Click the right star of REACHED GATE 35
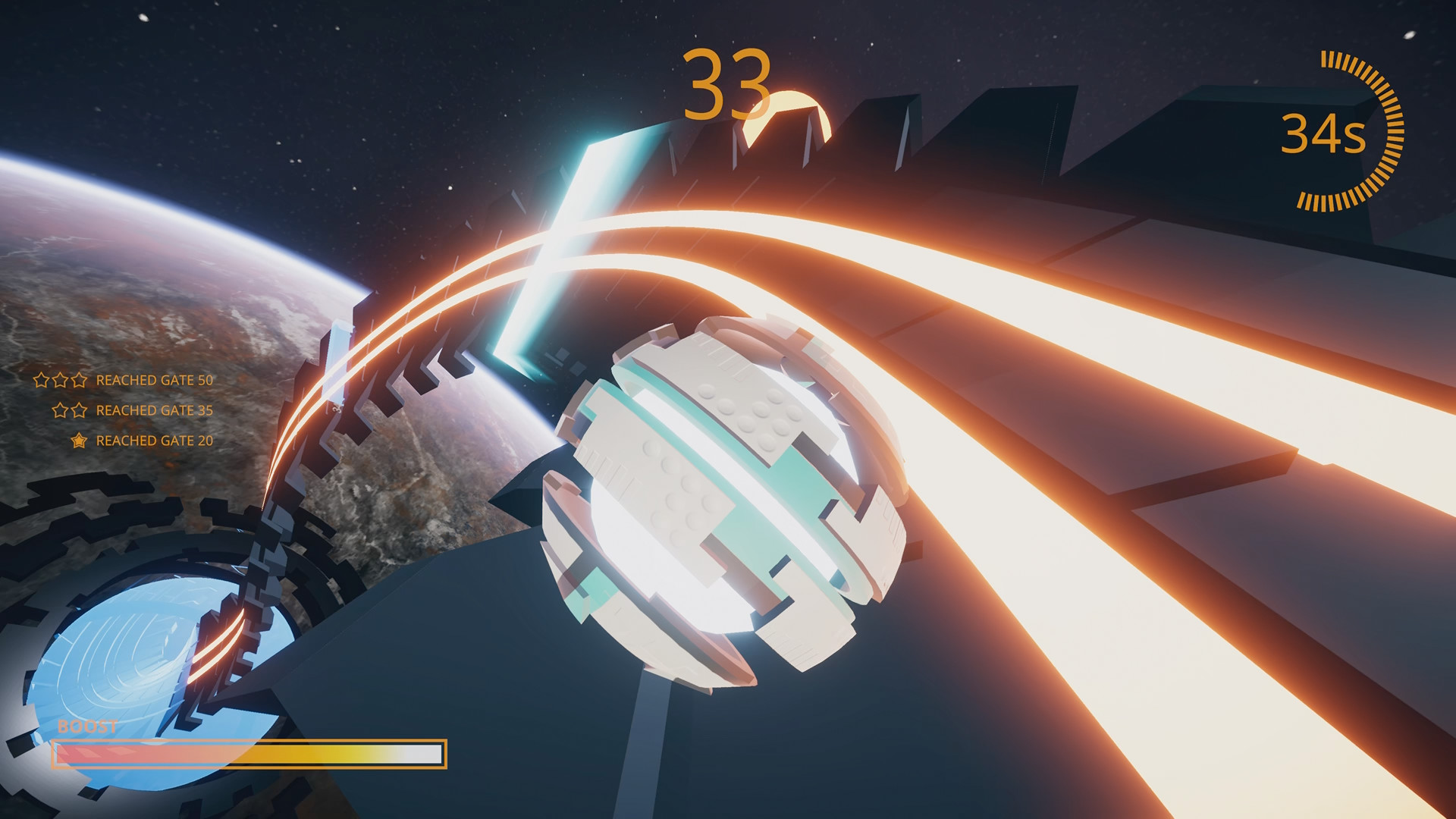Screen dimensions: 1456x819 click(x=79, y=409)
